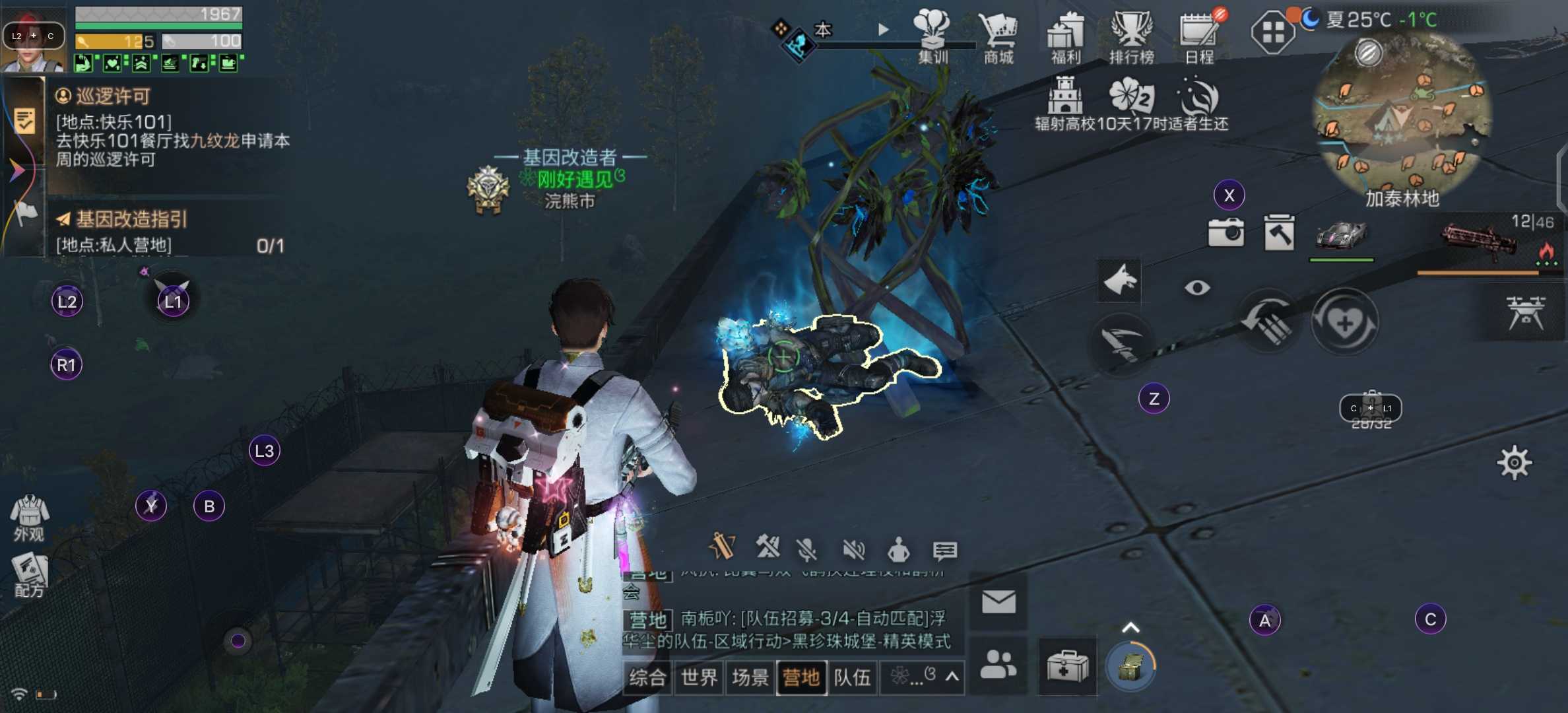Switch chat to the 世界 tab

(x=699, y=677)
